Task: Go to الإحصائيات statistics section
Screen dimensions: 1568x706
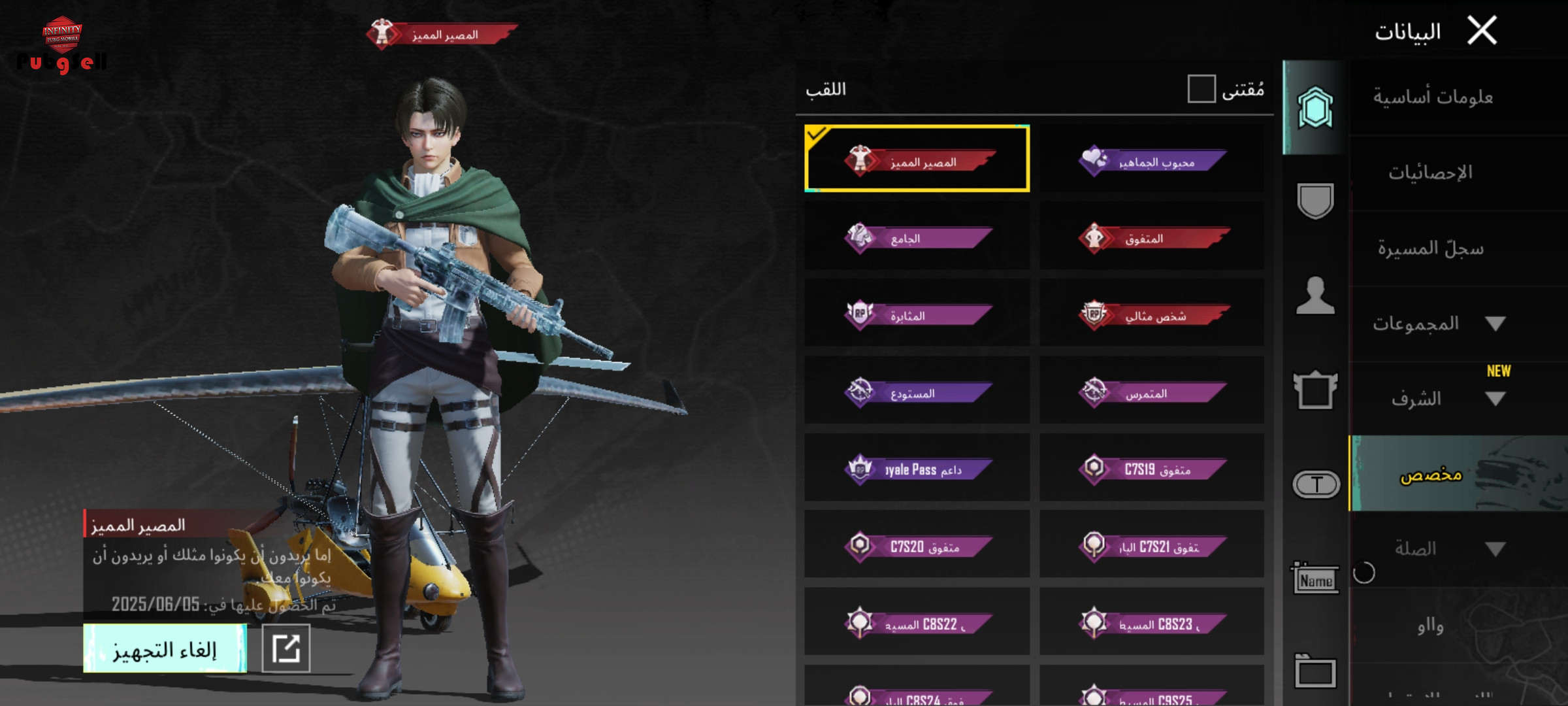Action: tap(1431, 173)
